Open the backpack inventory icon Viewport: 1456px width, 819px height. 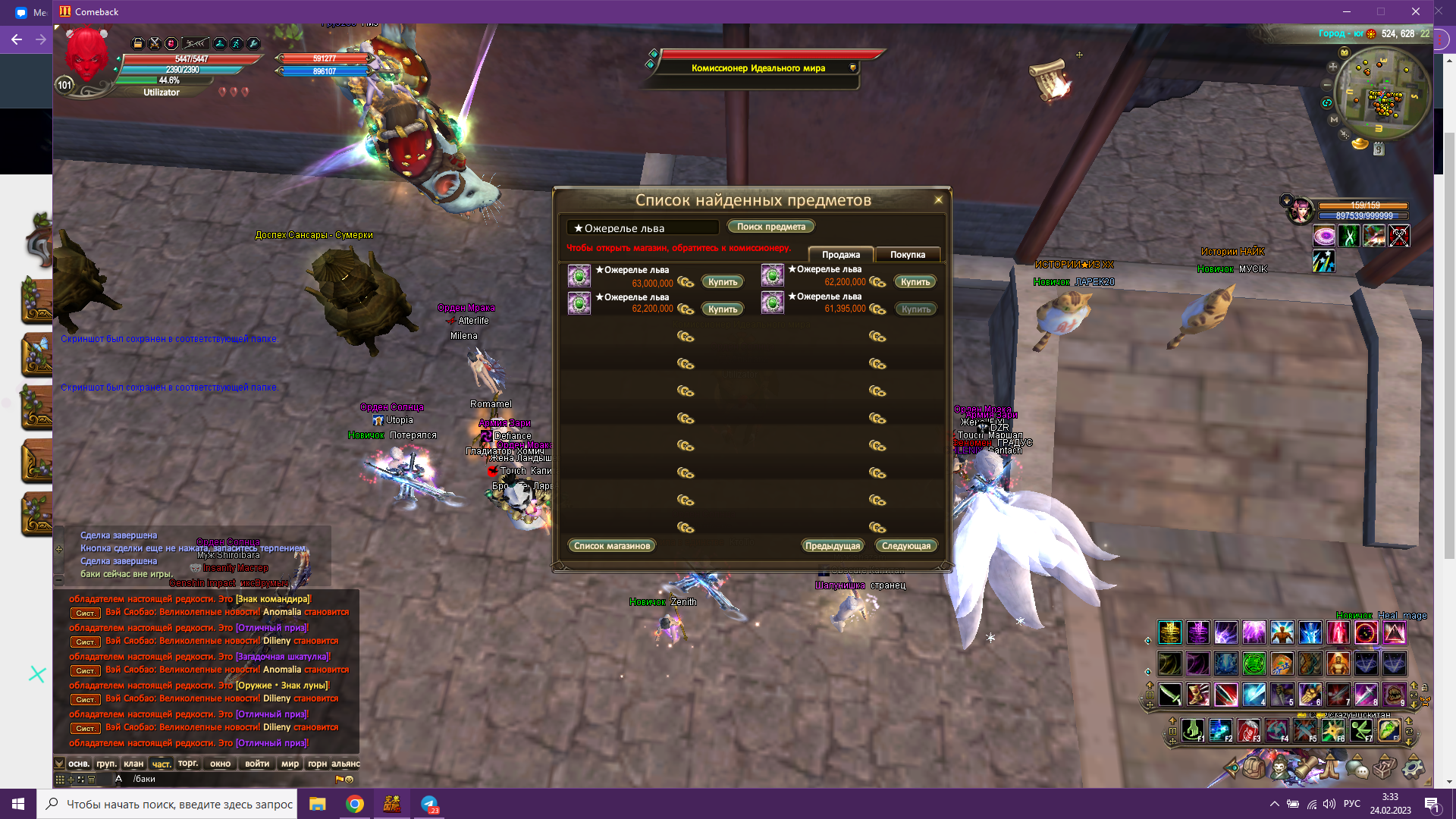tap(1254, 768)
